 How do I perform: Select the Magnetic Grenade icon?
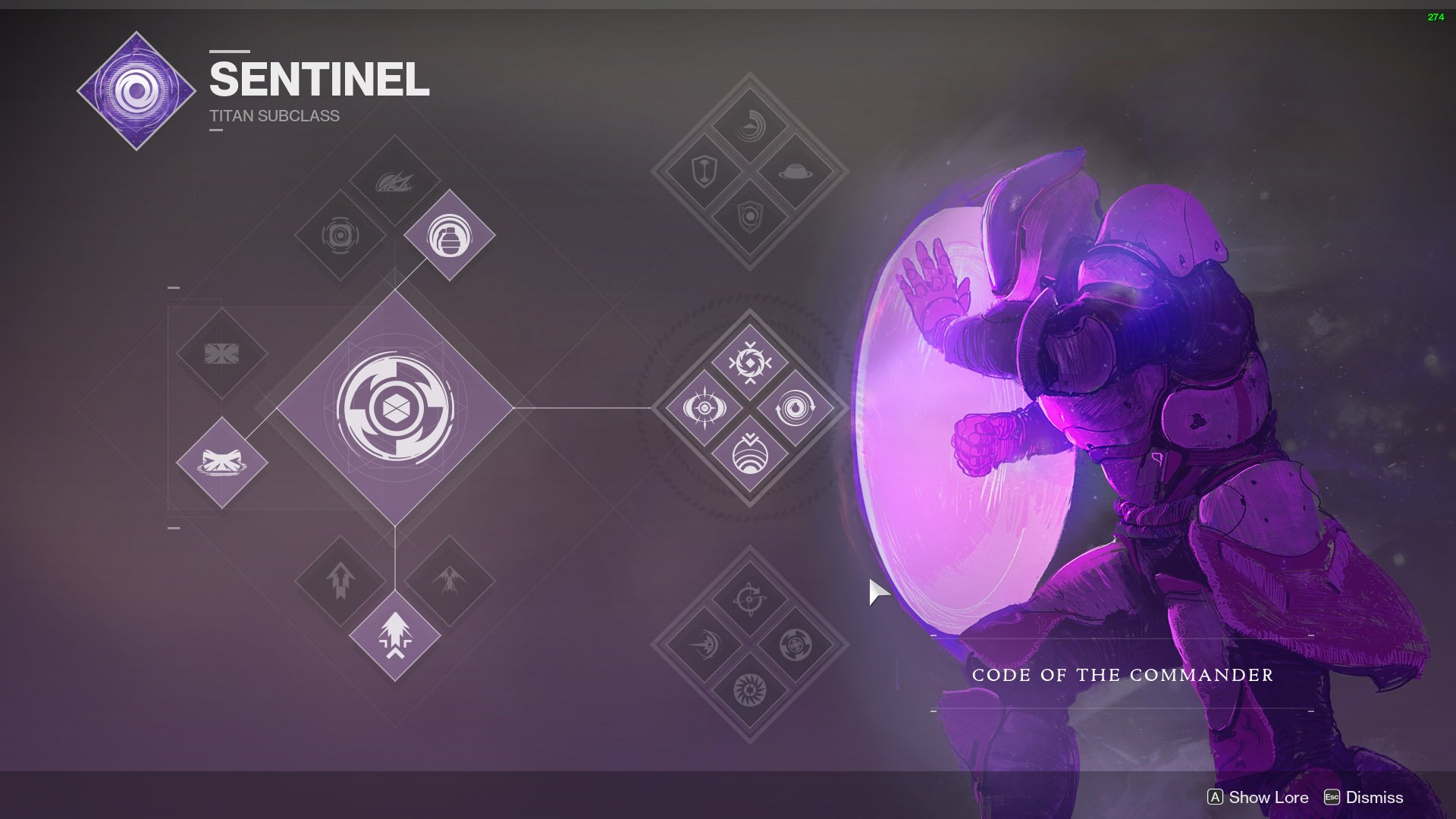(447, 235)
